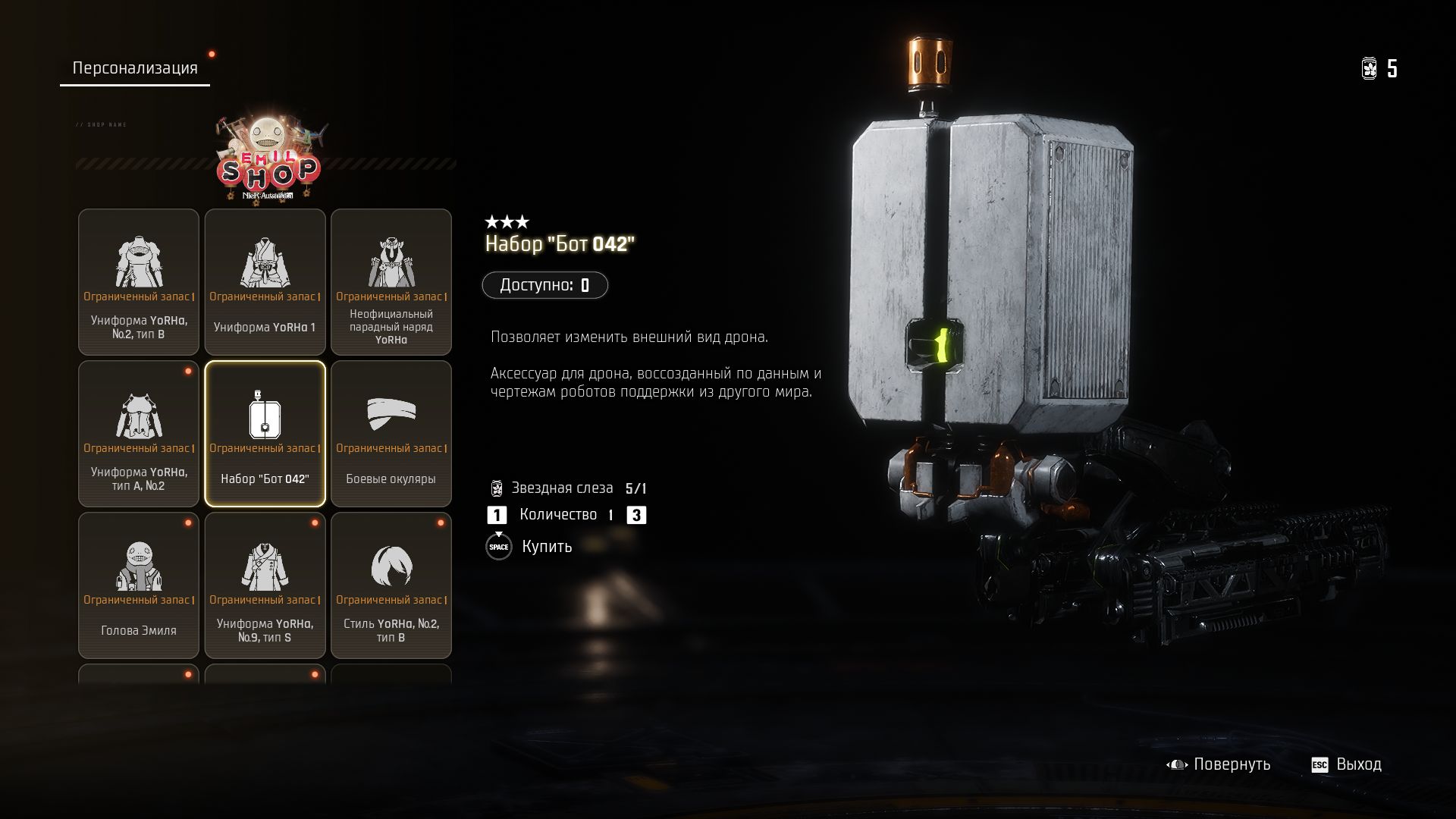Select Стиль YoRHa, No.2, тип B hairstyle
The height and width of the screenshot is (819, 1456).
(x=391, y=585)
